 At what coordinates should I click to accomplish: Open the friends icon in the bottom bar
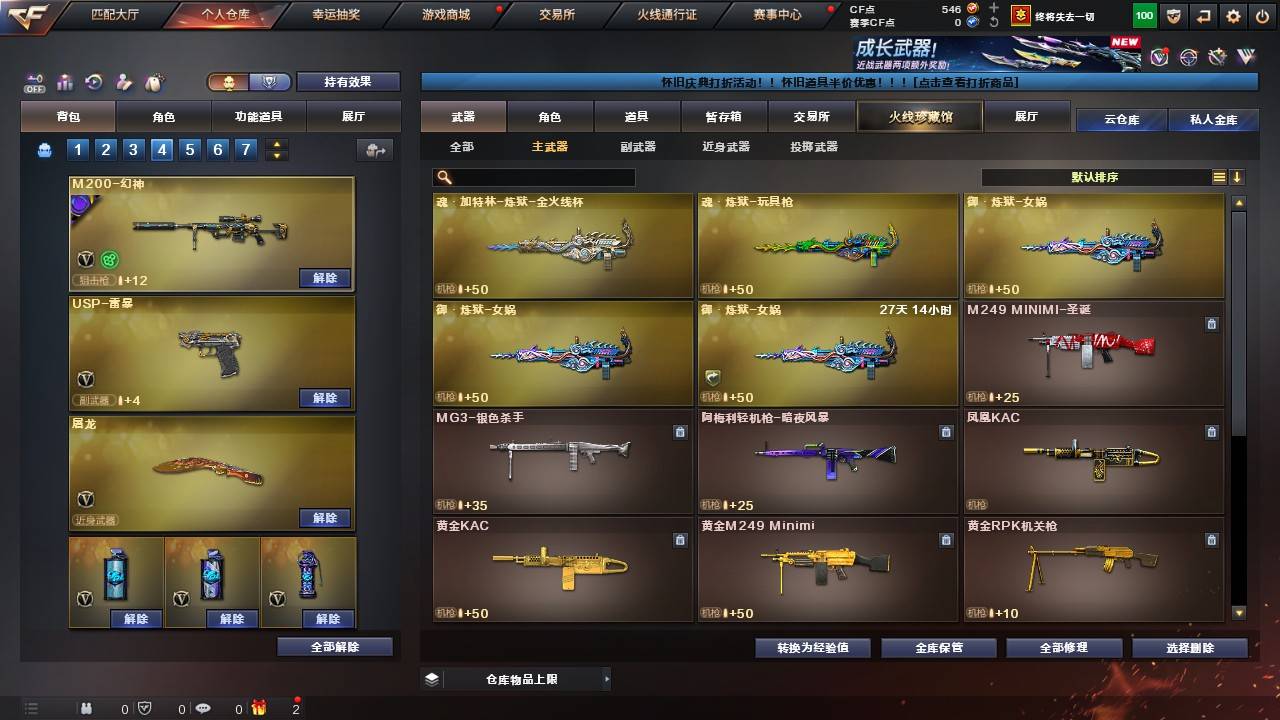[x=87, y=709]
